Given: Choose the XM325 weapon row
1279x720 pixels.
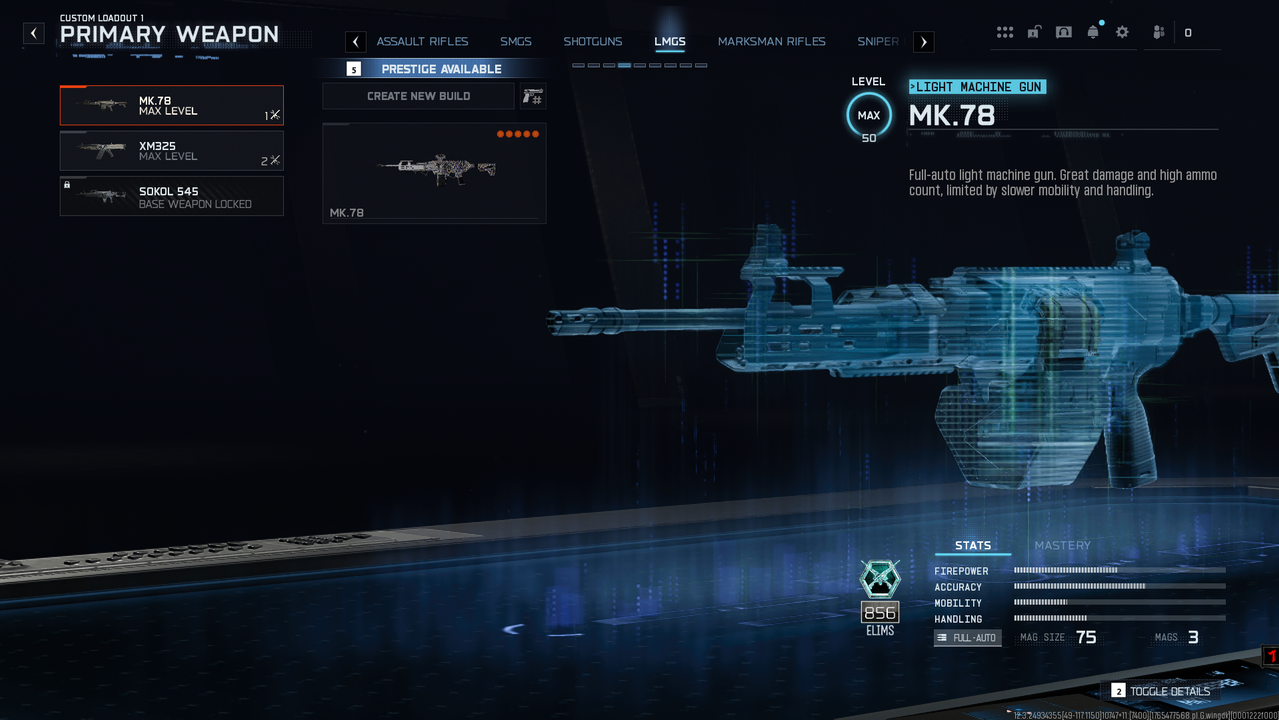Looking at the screenshot, I should pyautogui.click(x=171, y=151).
